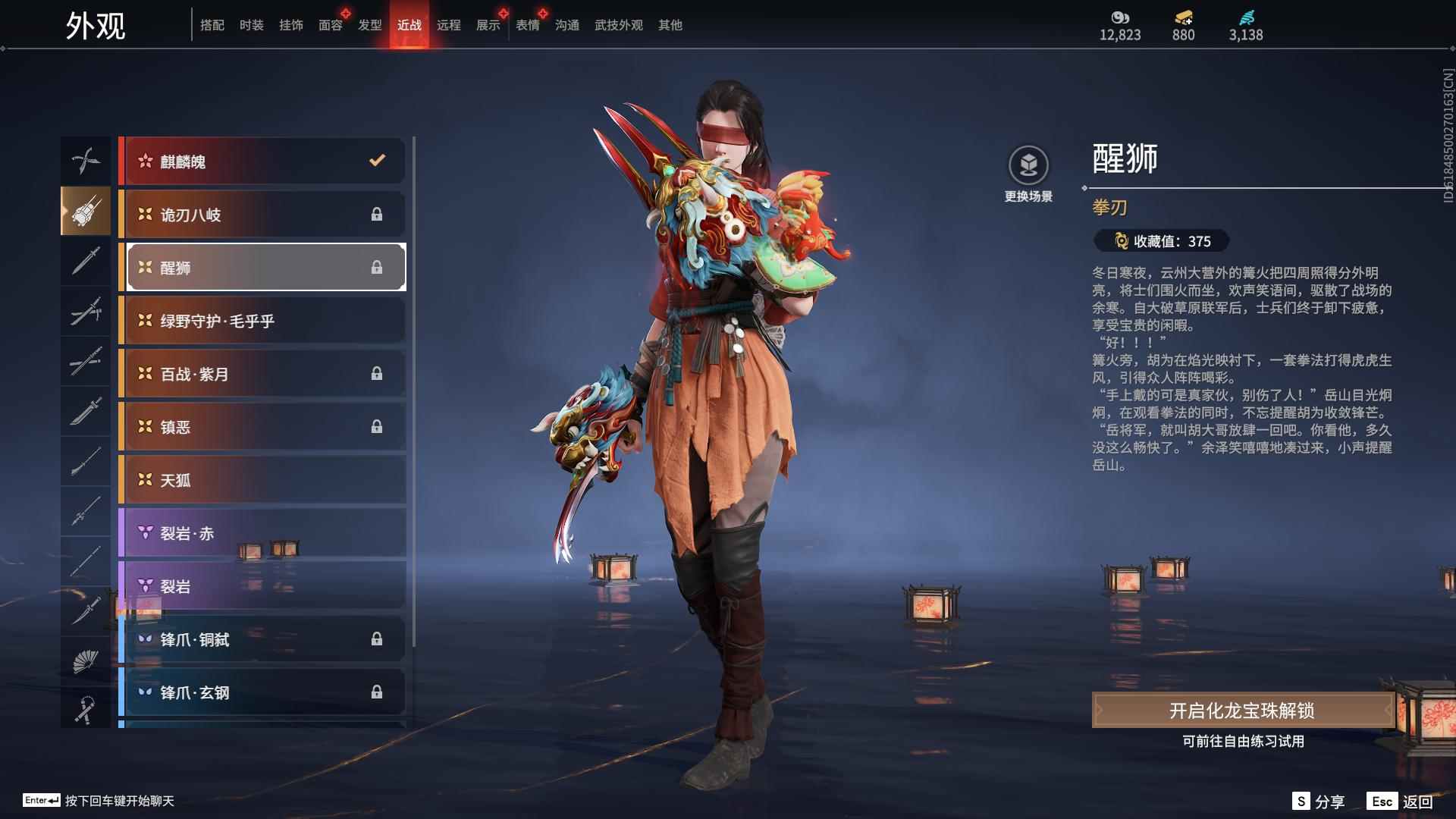Click the blue feather currency icon showing 3,138
The image size is (1456, 819).
click(1248, 19)
